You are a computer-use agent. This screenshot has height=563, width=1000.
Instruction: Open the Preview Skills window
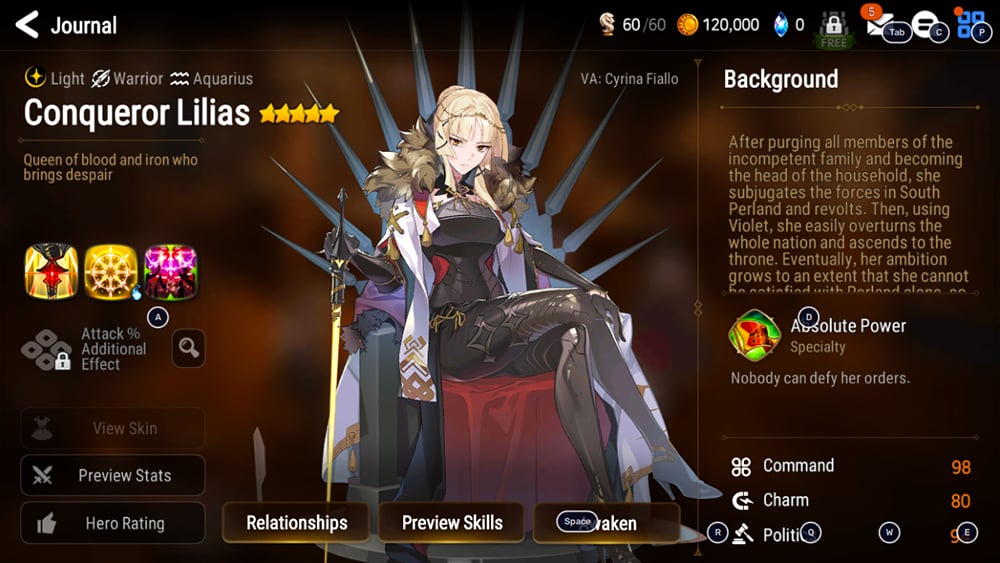452,523
